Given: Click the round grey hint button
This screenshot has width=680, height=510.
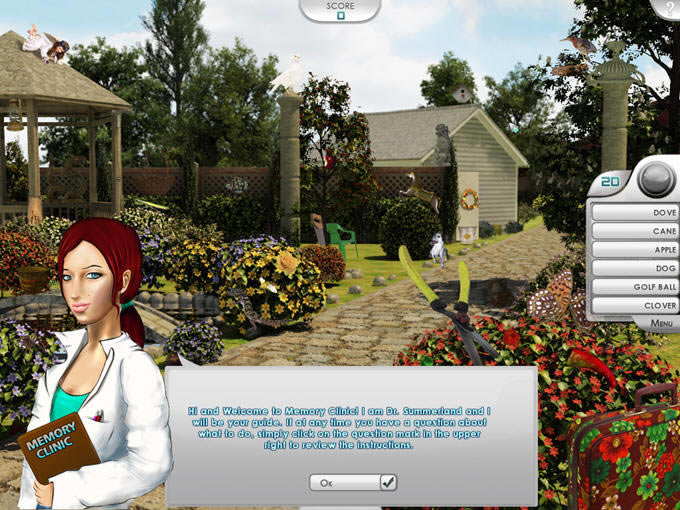Looking at the screenshot, I should [655, 179].
